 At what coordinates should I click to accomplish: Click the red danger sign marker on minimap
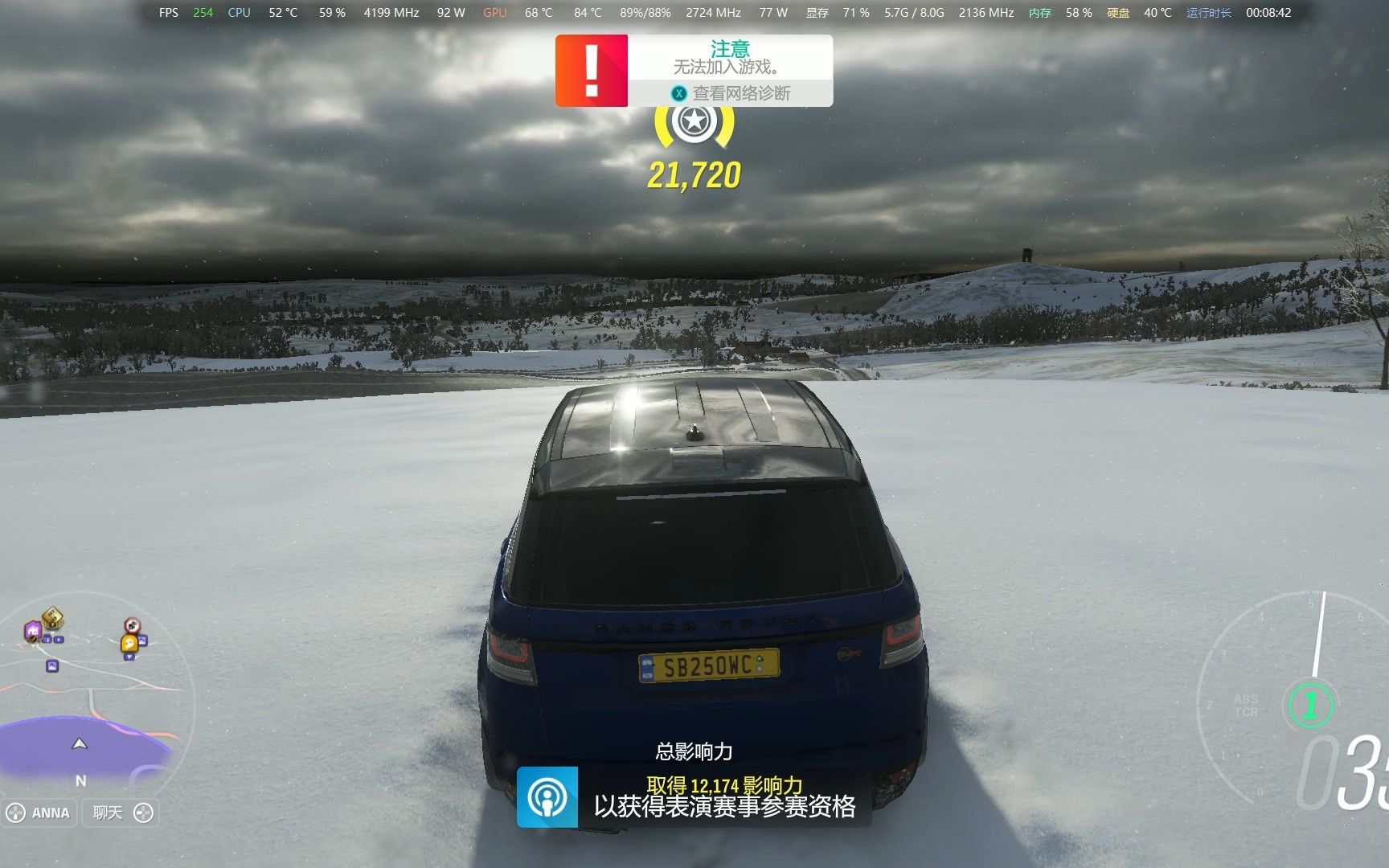tap(130, 625)
